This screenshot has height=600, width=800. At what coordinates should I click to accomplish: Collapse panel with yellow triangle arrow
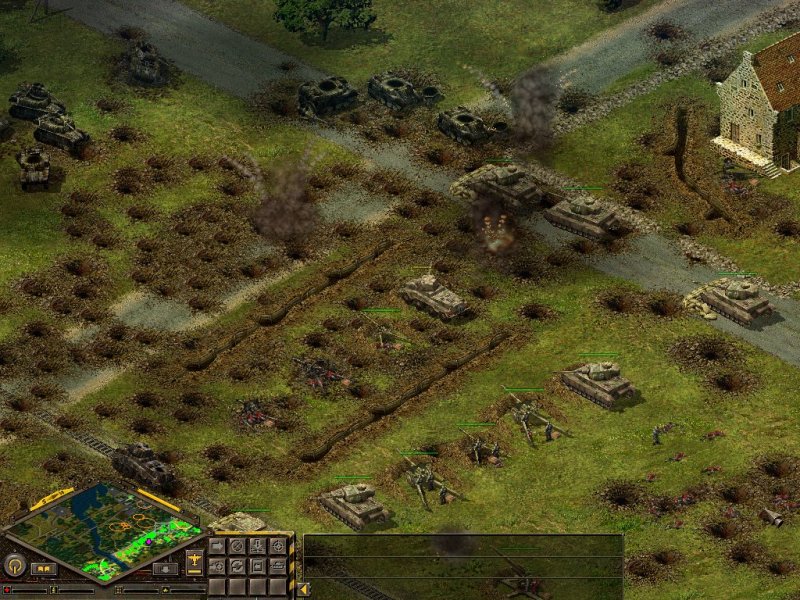(303, 589)
